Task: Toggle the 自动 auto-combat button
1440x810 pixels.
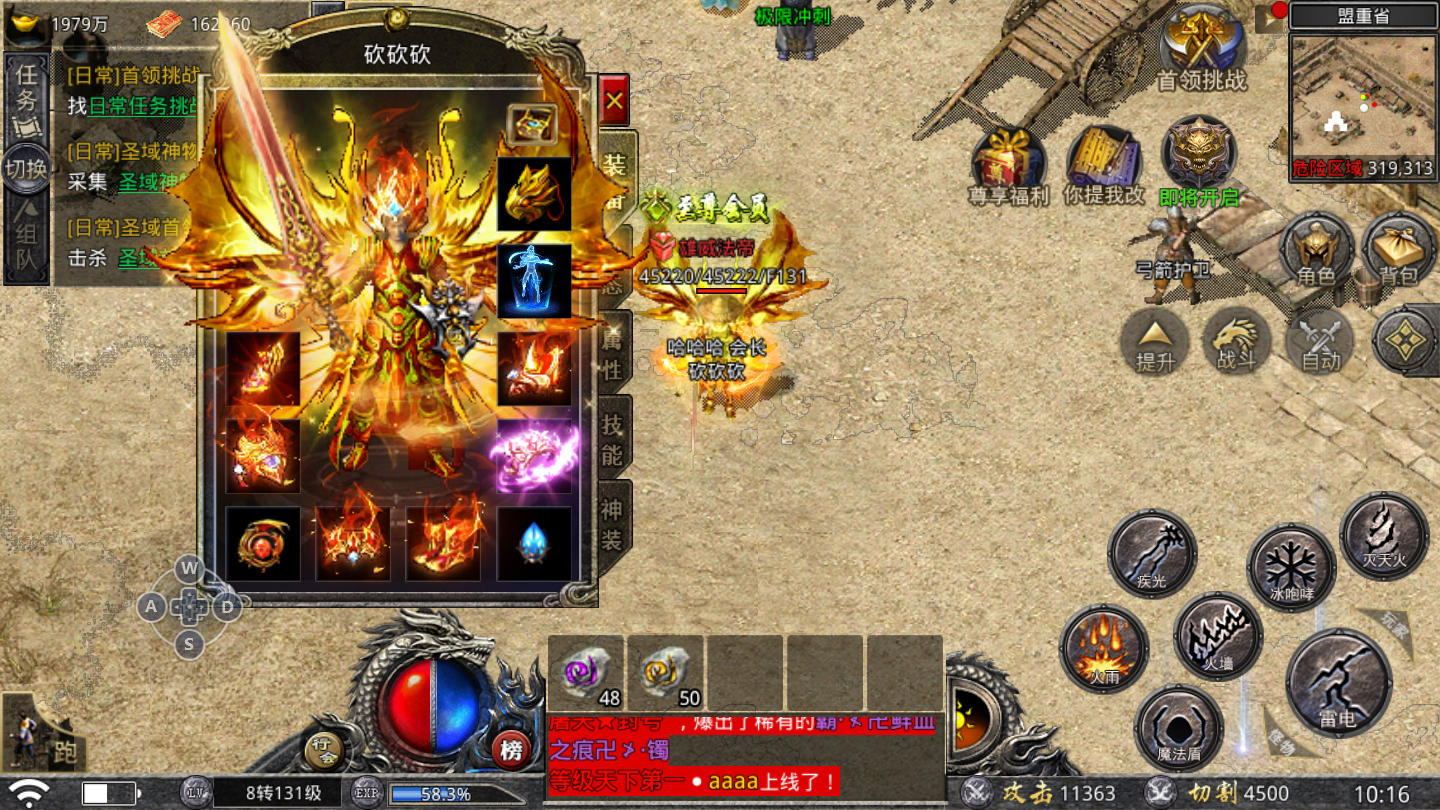Action: 1320,342
